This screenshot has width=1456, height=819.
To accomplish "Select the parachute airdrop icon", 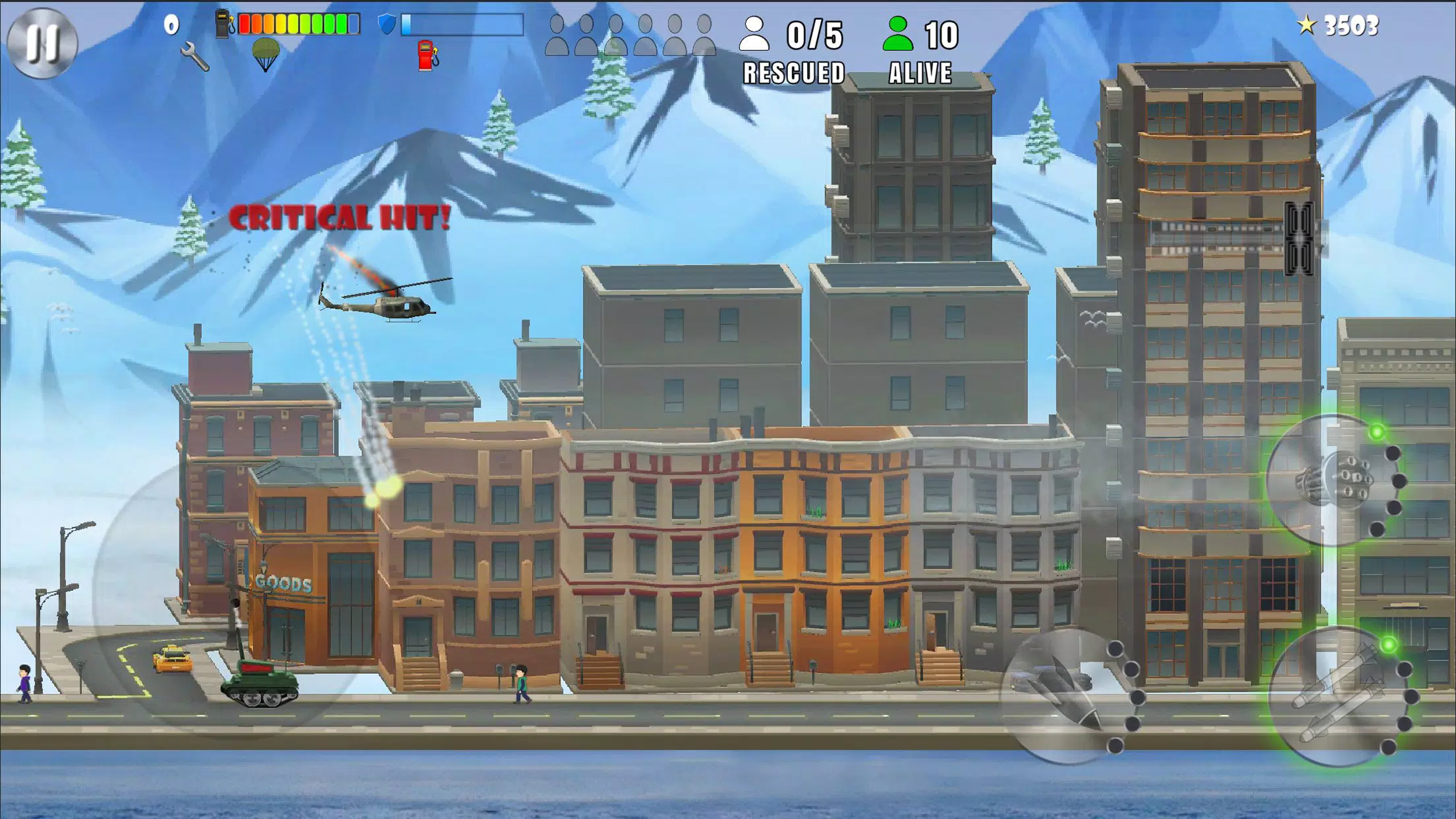I will pyautogui.click(x=268, y=53).
